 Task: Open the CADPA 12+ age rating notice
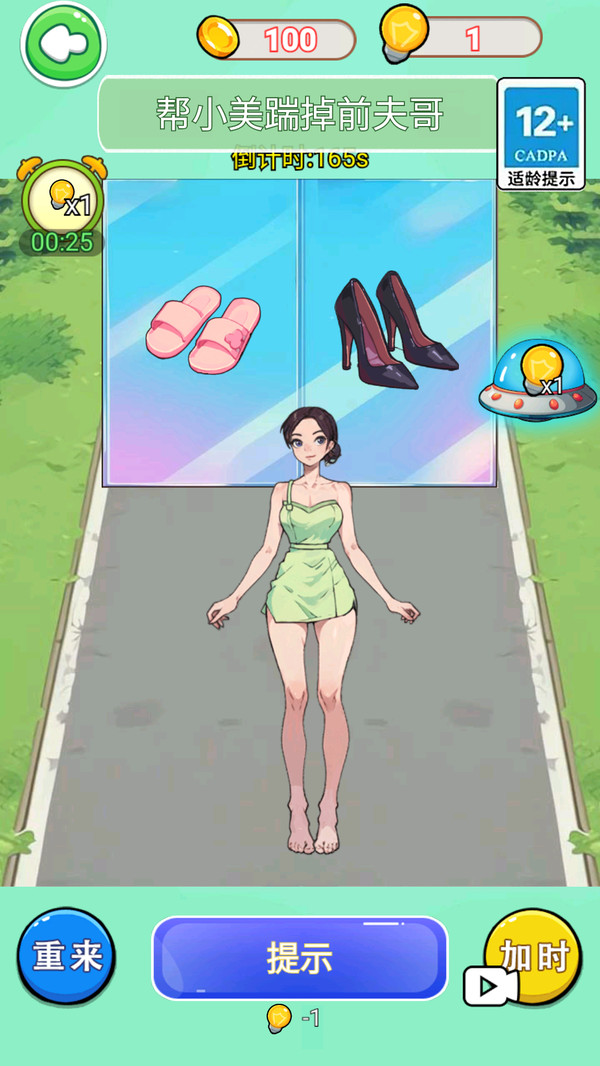click(x=542, y=134)
